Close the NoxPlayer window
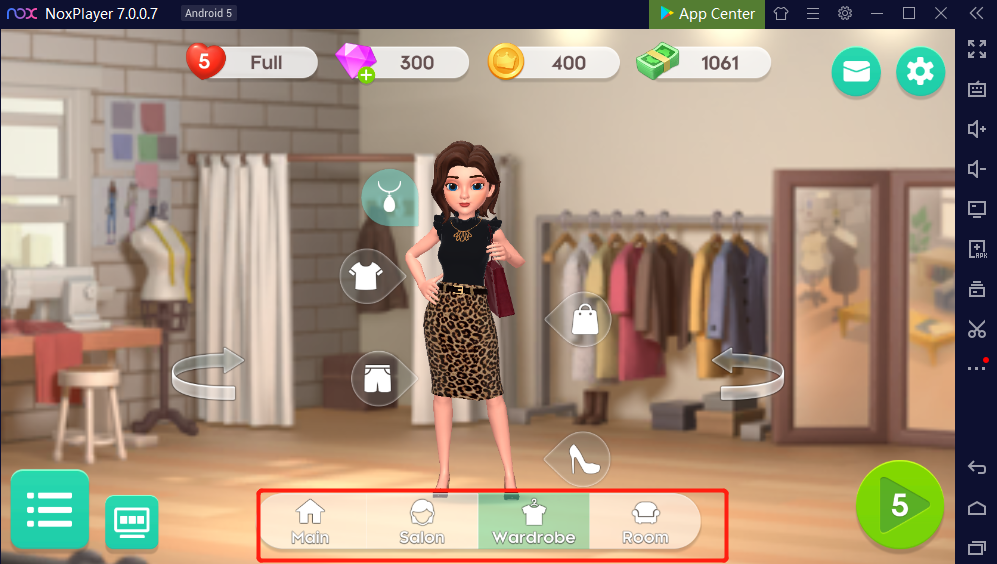 [x=938, y=14]
